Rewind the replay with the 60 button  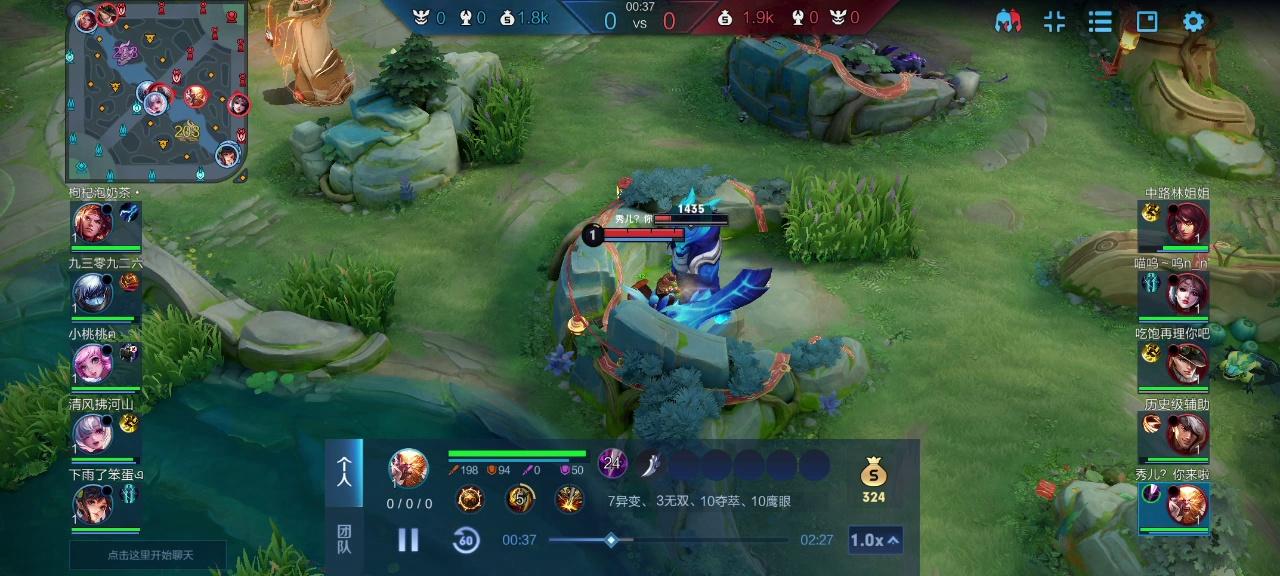465,540
